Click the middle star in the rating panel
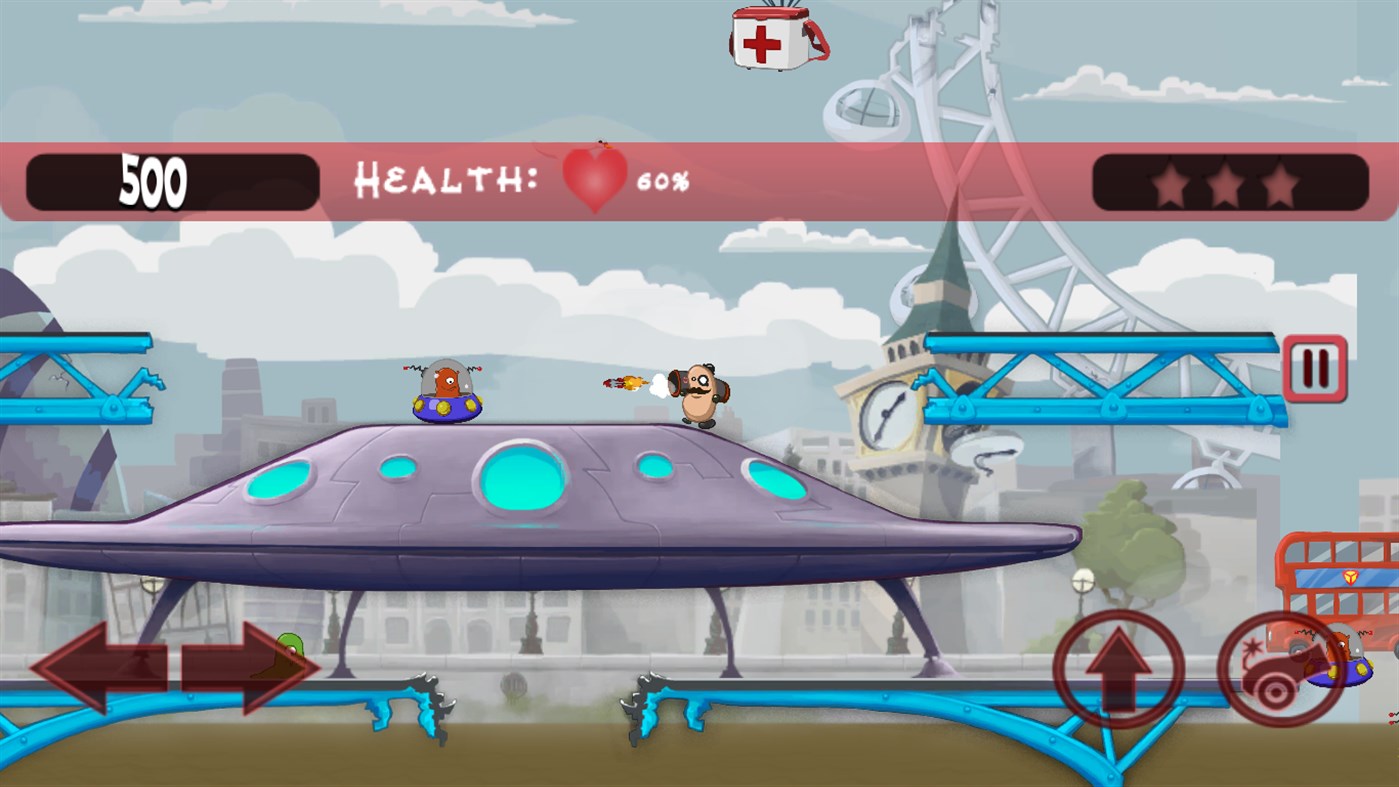The image size is (1399, 787). point(1226,183)
